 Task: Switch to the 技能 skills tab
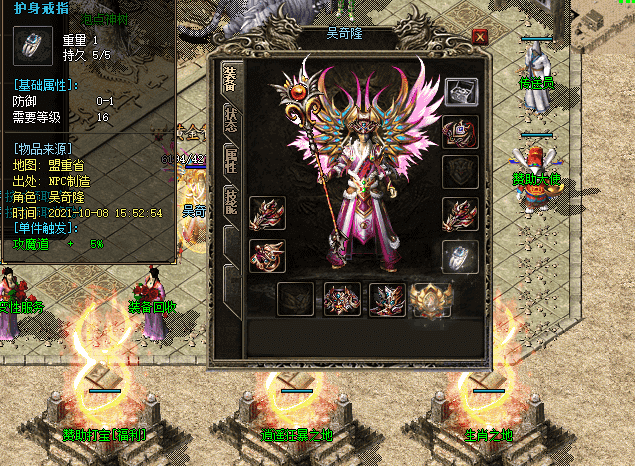(x=230, y=202)
